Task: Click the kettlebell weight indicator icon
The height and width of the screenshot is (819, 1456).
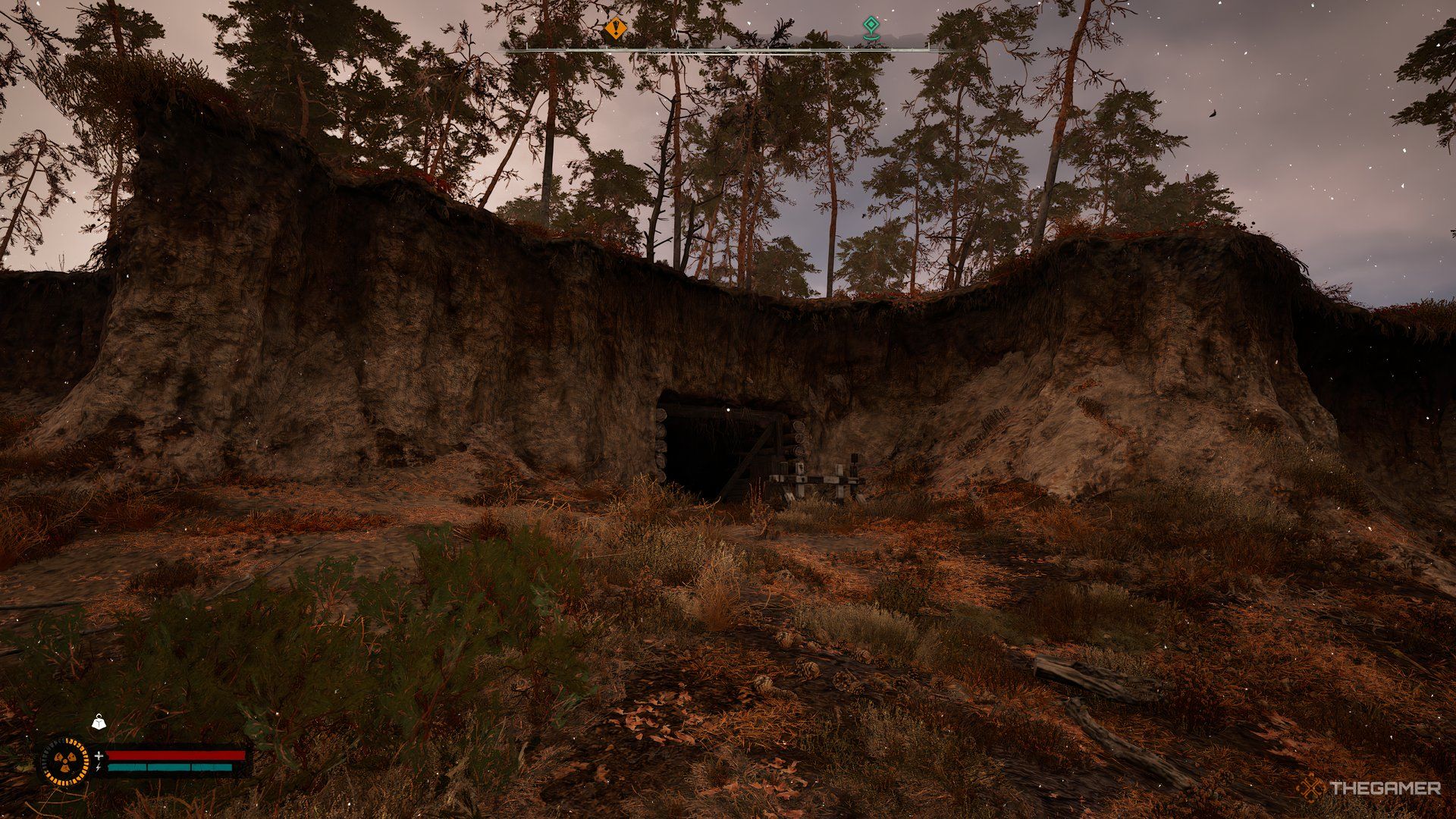Action: 99,723
